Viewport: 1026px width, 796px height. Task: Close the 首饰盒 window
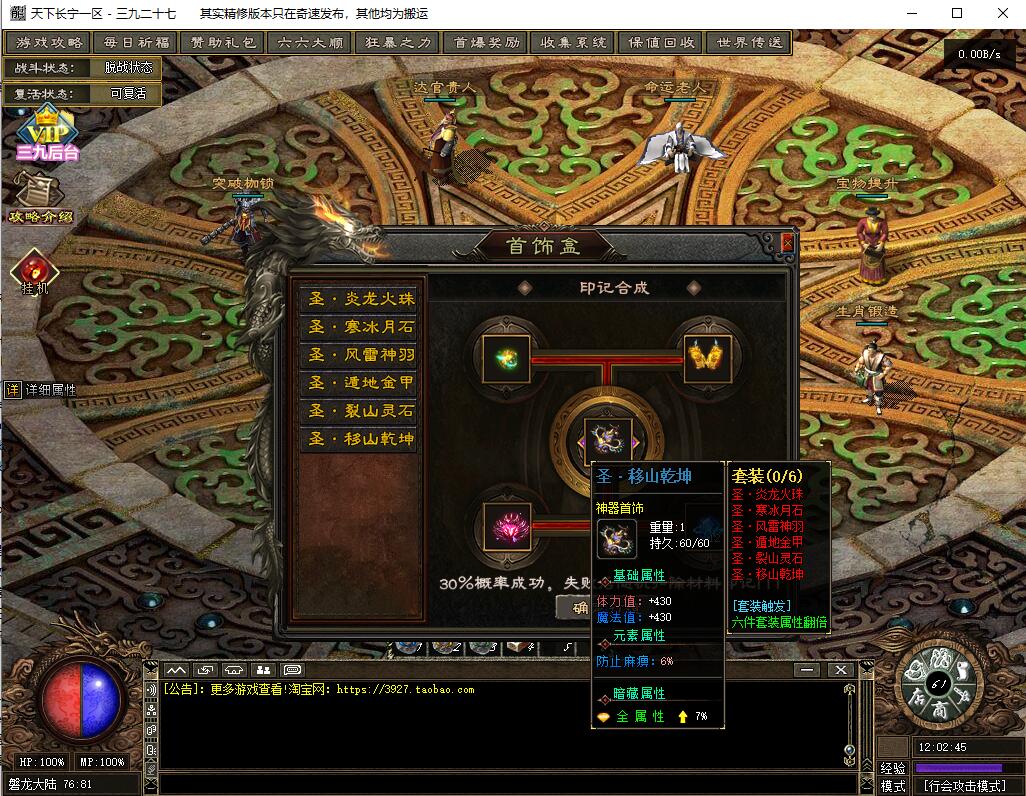tap(787, 243)
